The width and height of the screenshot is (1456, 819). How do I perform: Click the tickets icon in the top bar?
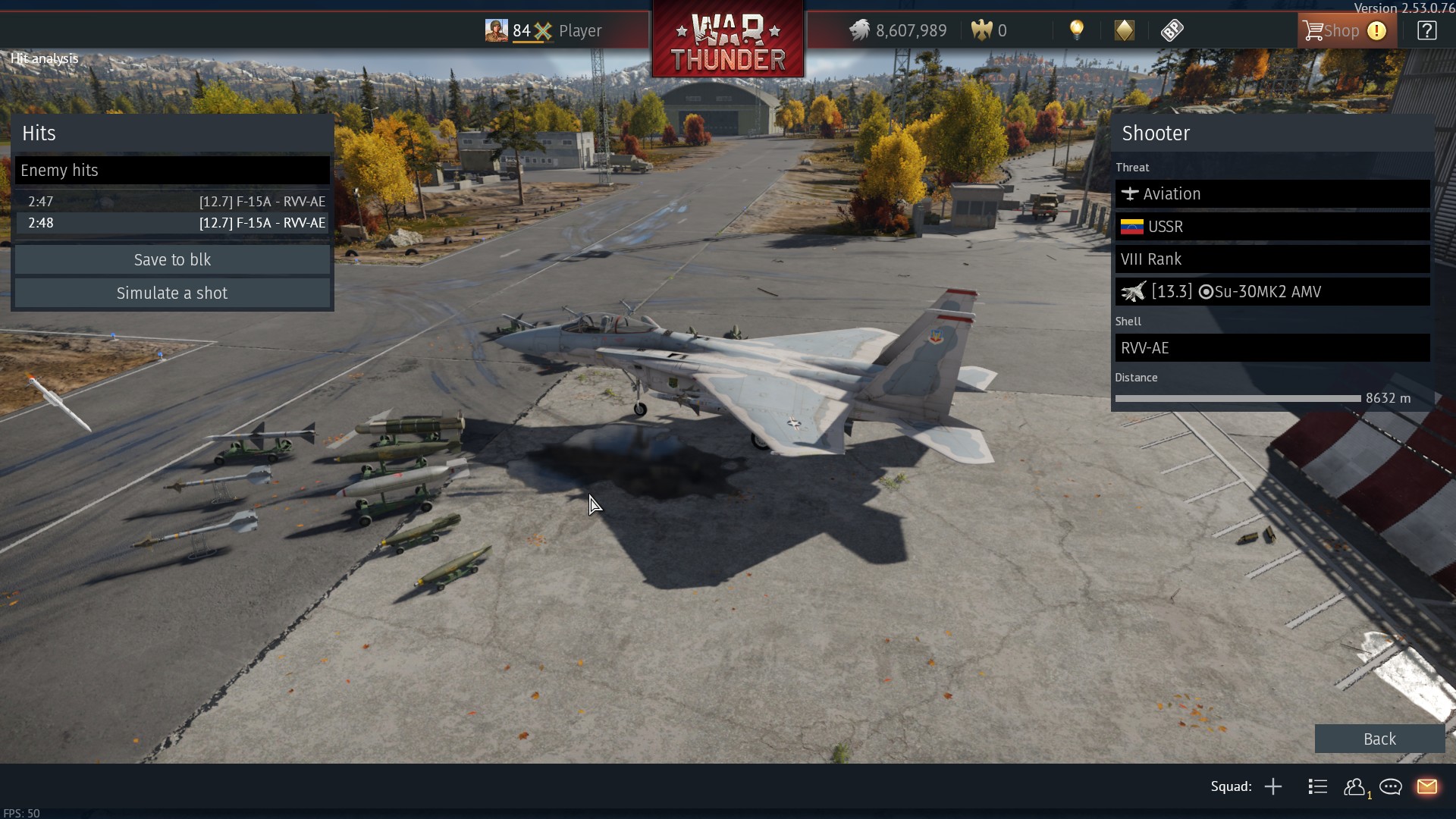pyautogui.click(x=1172, y=30)
